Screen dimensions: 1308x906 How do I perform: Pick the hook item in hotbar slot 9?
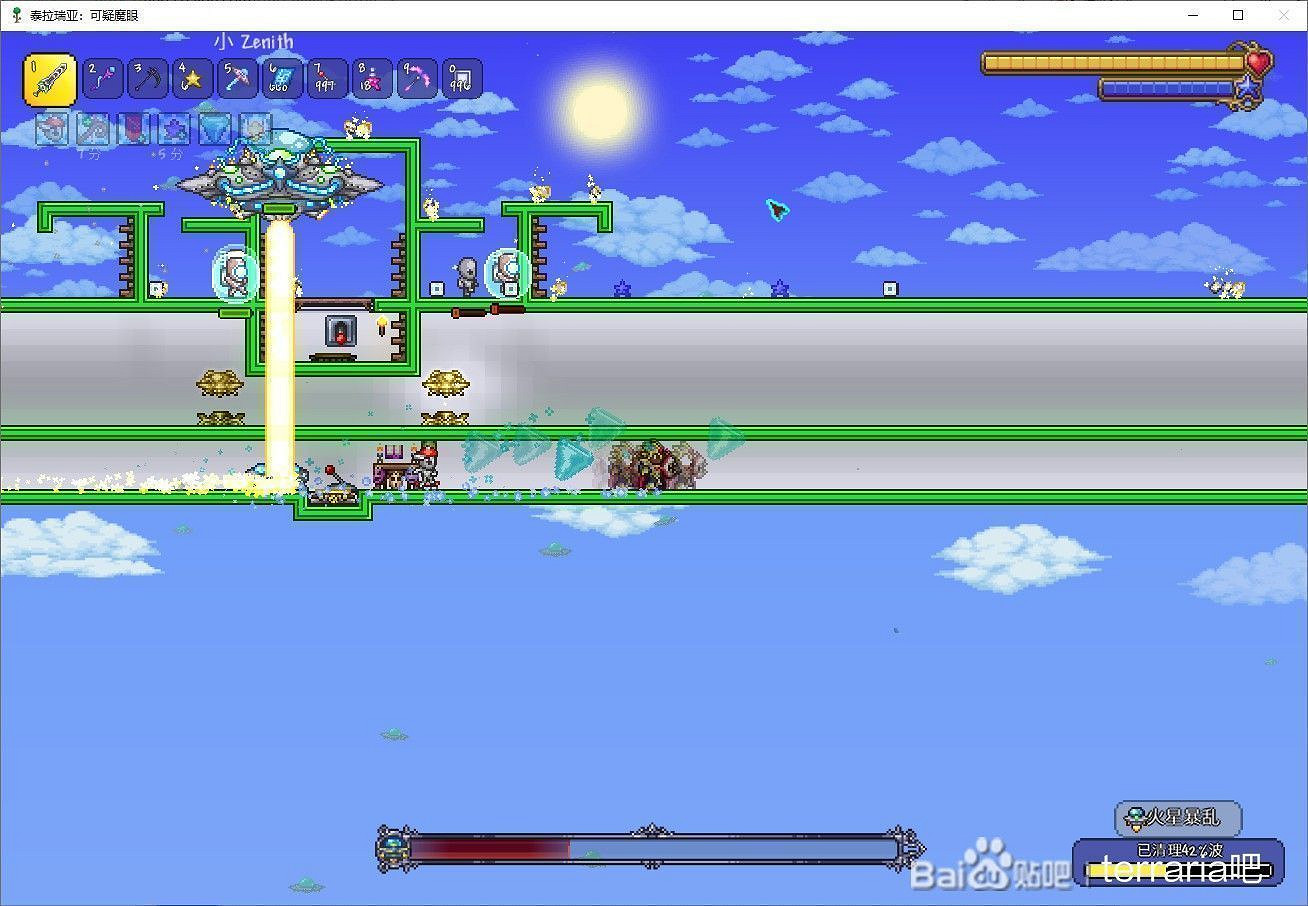tap(417, 78)
